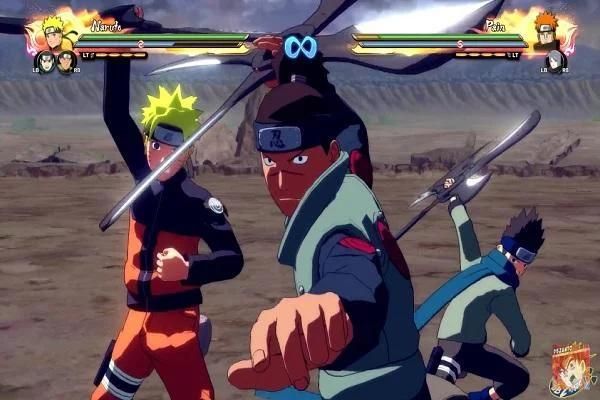Choose Naruto's LB support character icon
This screenshot has height=400, width=600.
pyautogui.click(x=46, y=61)
